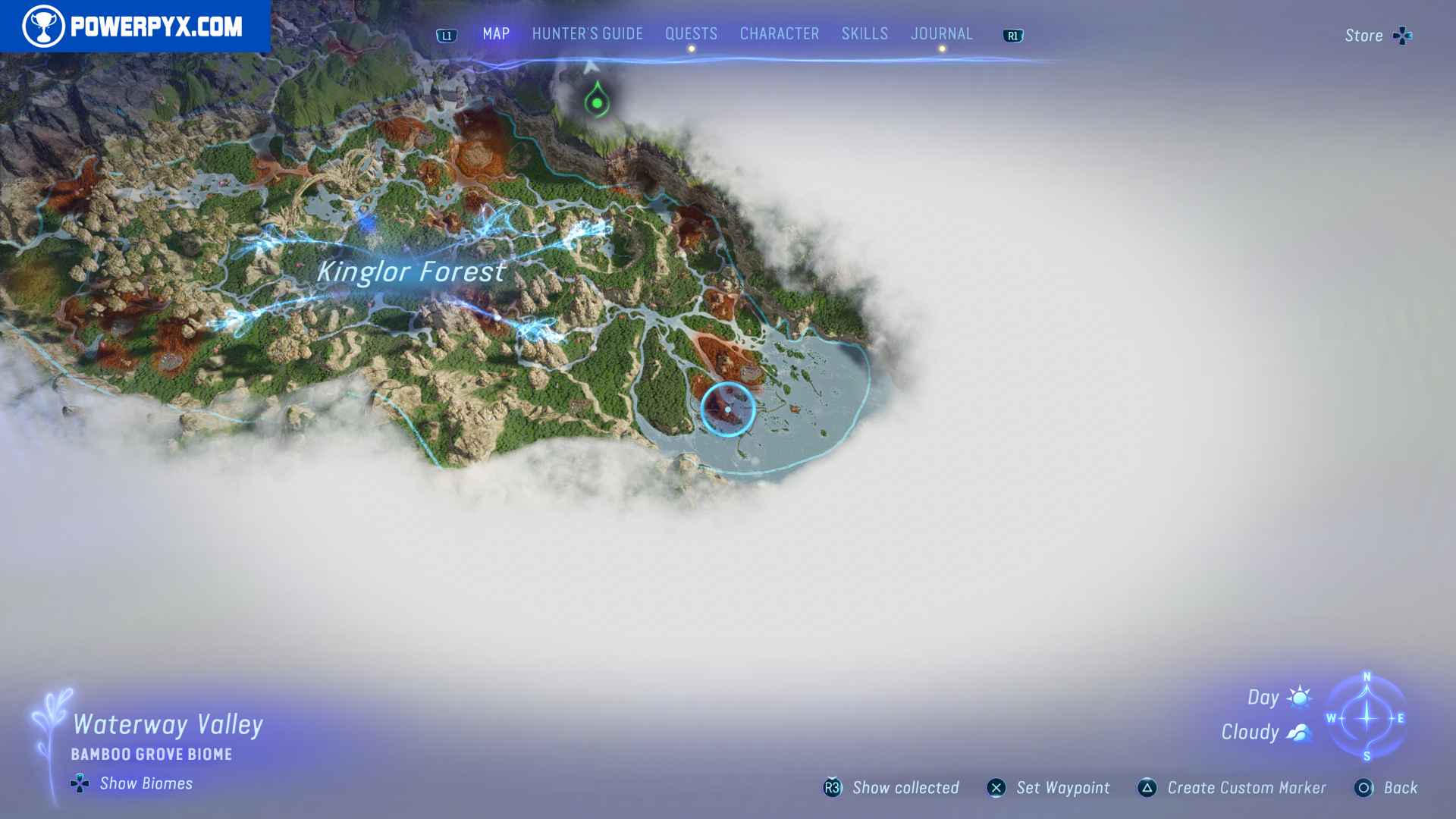Screen dimensions: 1456x819
Task: Switch to the QUESTS tab
Action: (x=691, y=33)
